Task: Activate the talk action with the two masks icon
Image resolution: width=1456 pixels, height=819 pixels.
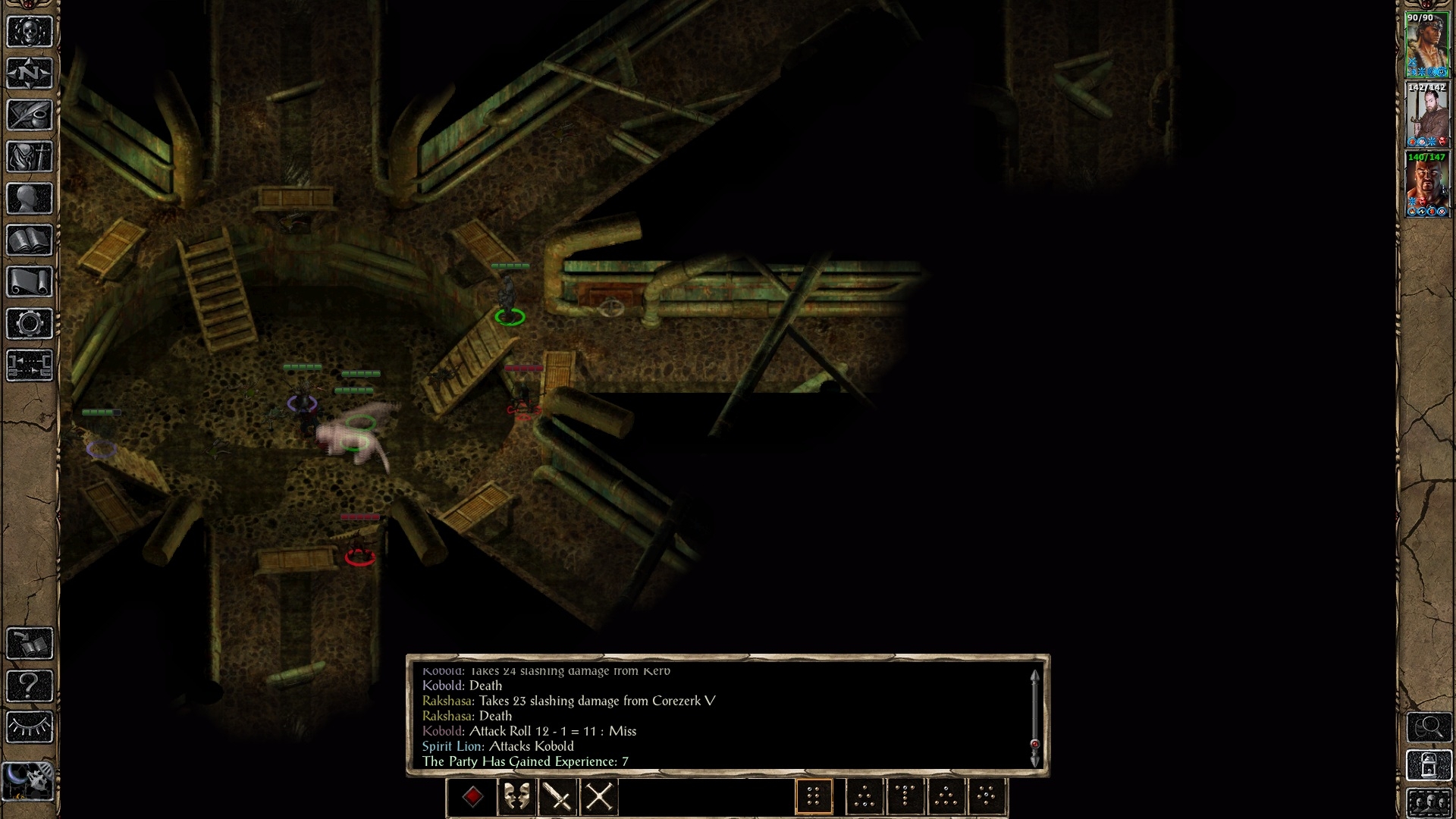Action: pyautogui.click(x=517, y=797)
